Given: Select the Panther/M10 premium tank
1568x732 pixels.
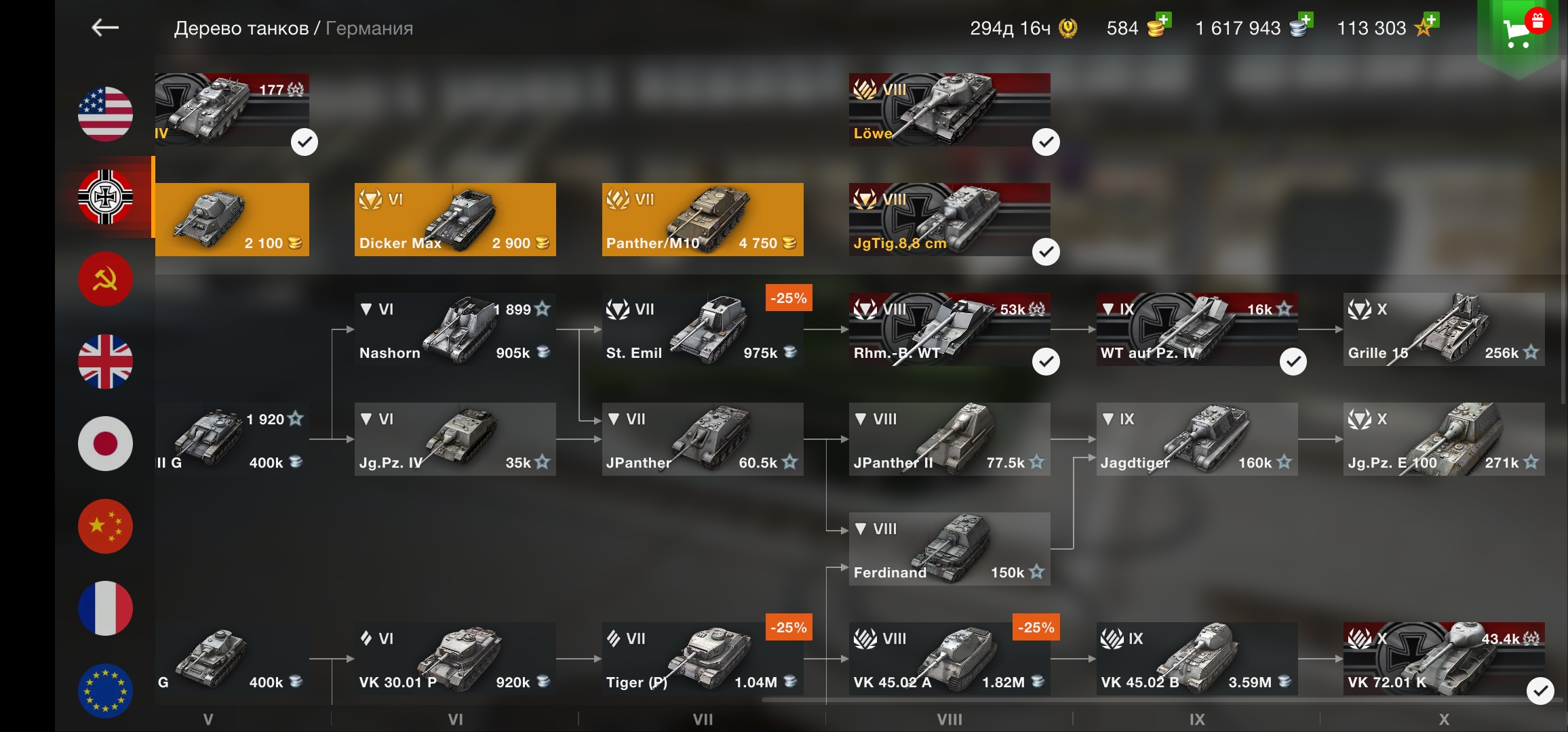Looking at the screenshot, I should [702, 220].
